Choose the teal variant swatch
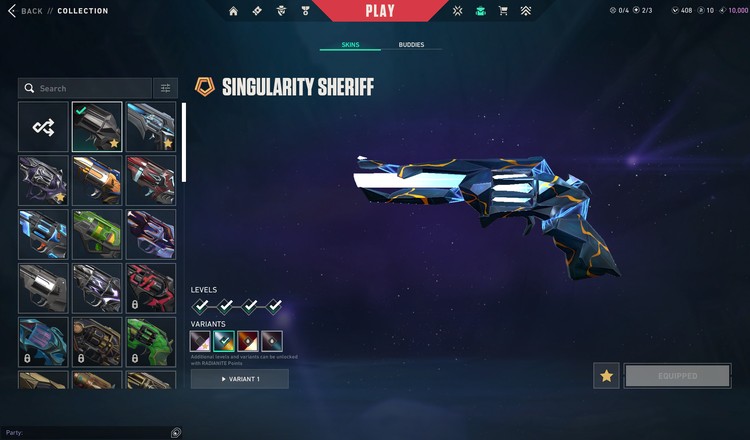Viewport: 750px width, 440px height. click(x=225, y=341)
